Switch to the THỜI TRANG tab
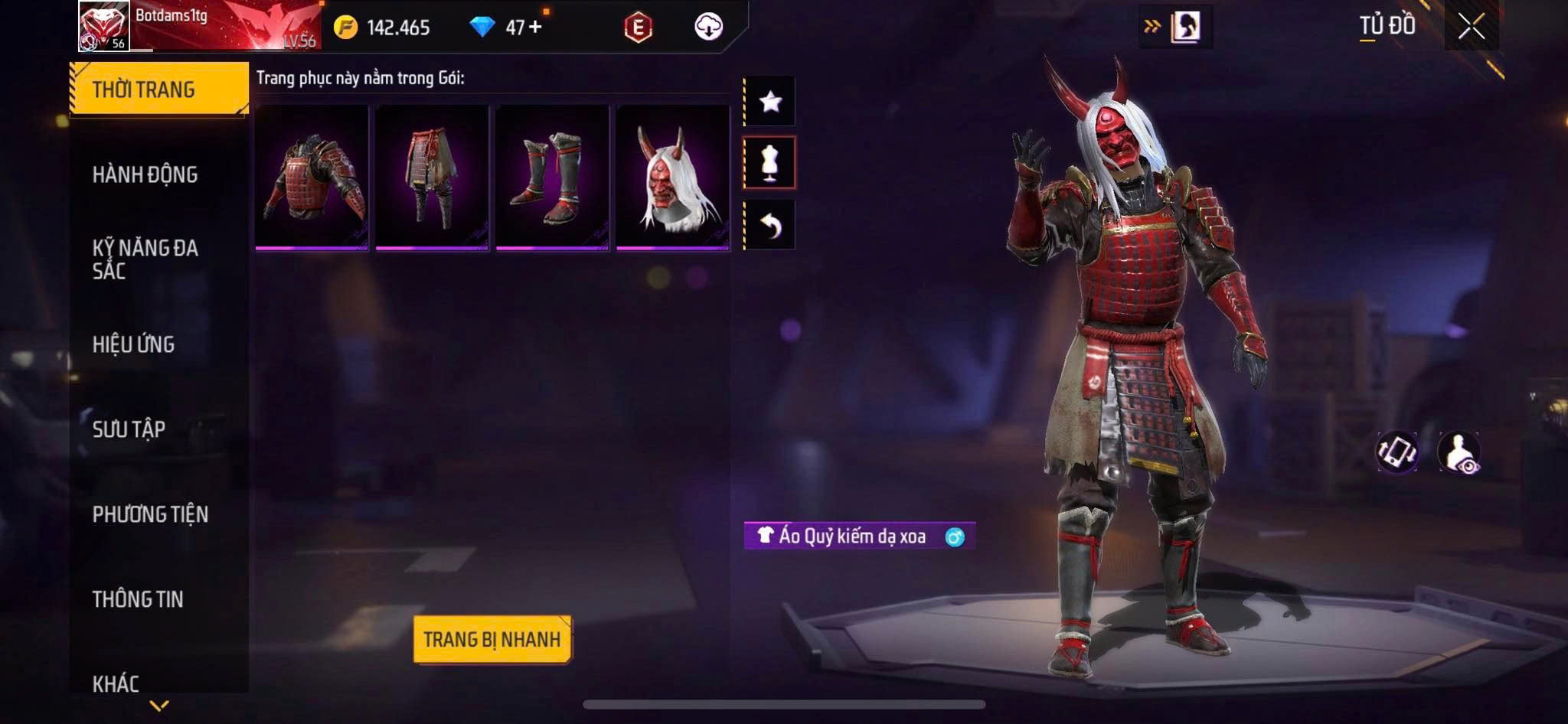The image size is (1568, 724). pyautogui.click(x=159, y=90)
